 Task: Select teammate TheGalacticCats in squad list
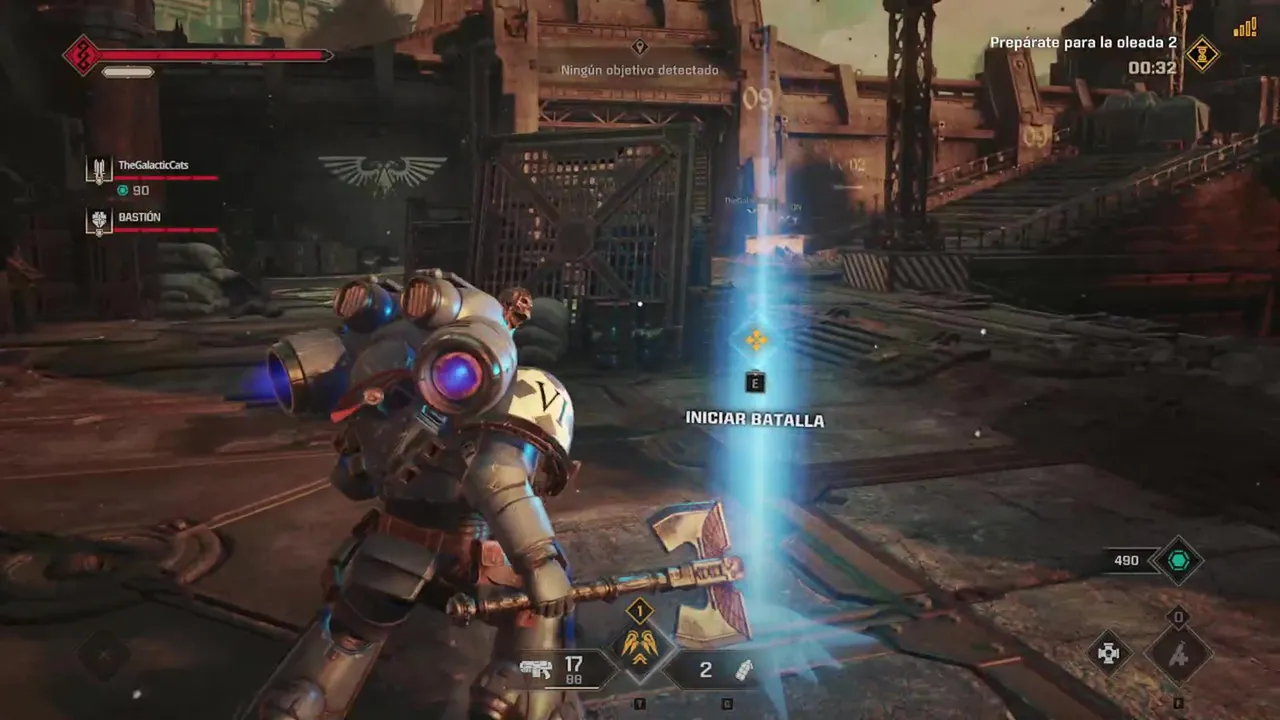pyautogui.click(x=153, y=166)
